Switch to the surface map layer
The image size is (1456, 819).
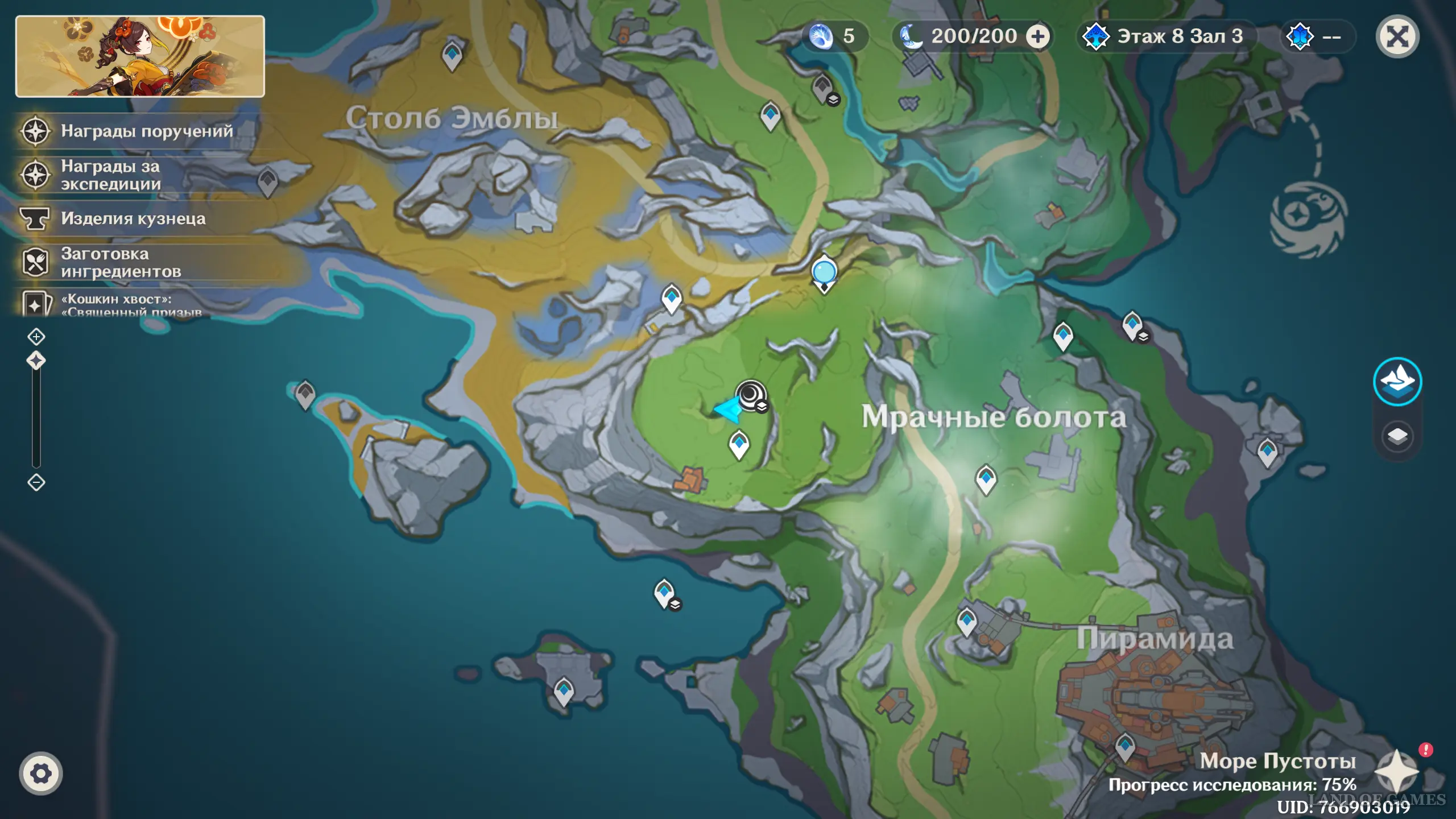1397,381
